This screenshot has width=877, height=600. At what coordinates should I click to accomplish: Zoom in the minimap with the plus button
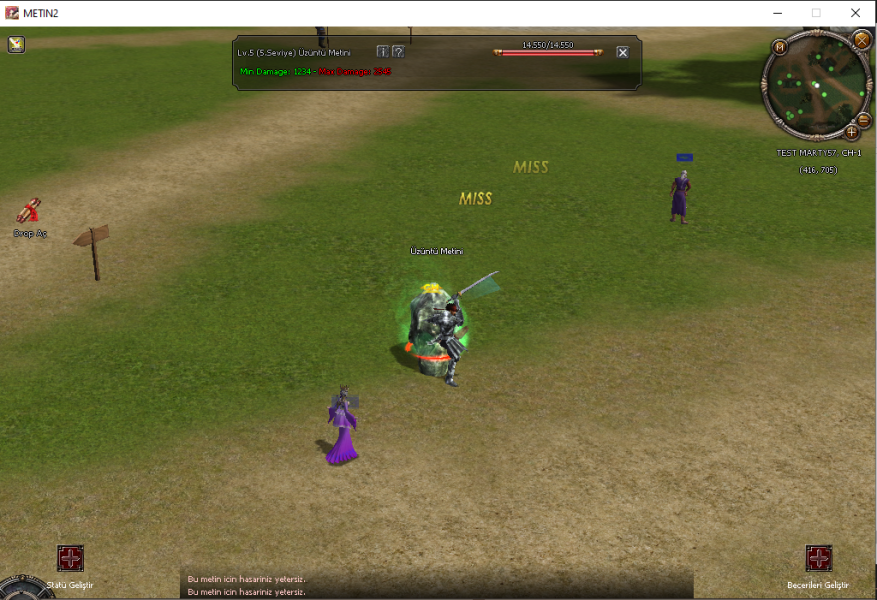(852, 131)
